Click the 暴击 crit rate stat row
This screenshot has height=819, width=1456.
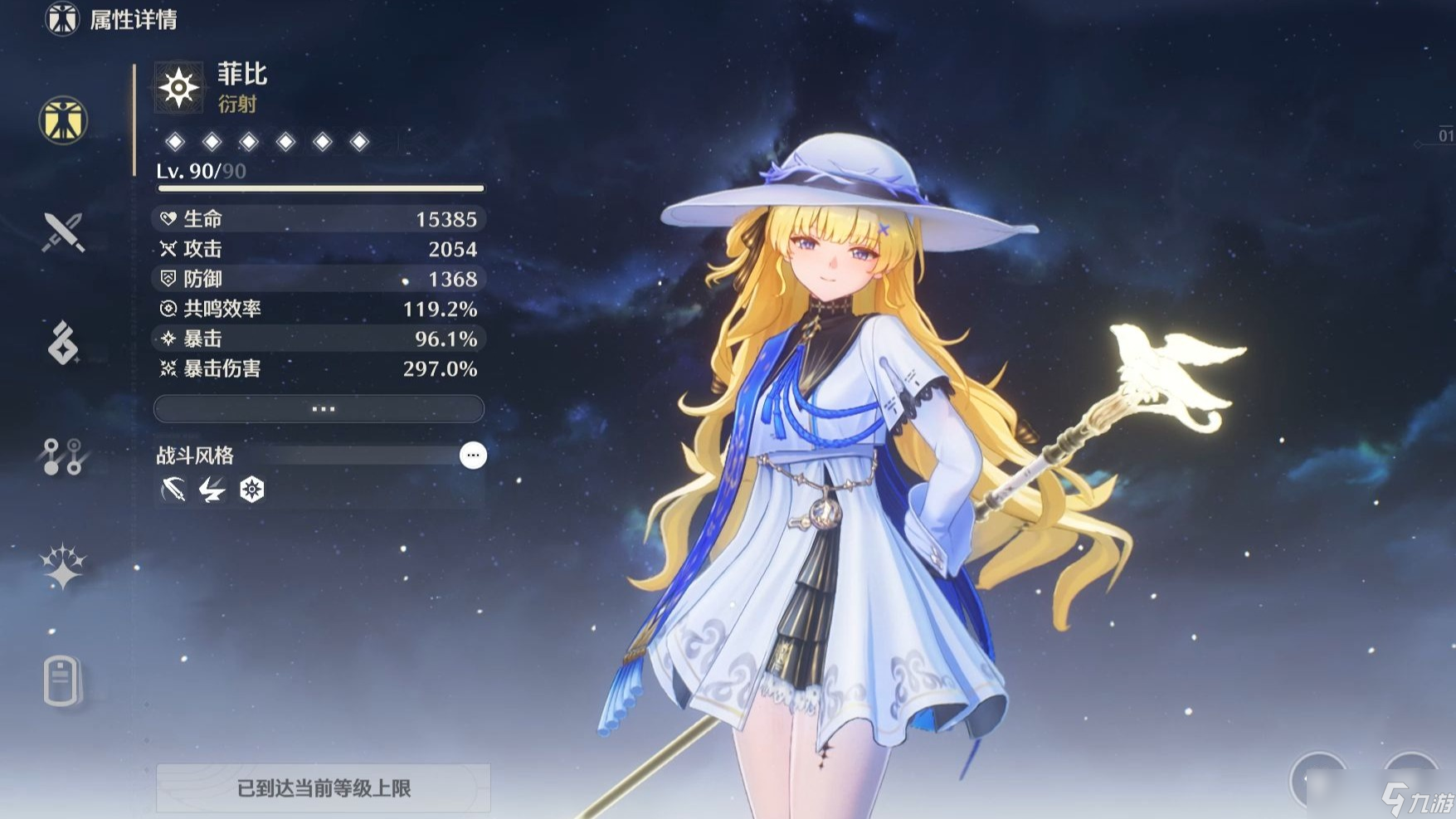(x=319, y=339)
